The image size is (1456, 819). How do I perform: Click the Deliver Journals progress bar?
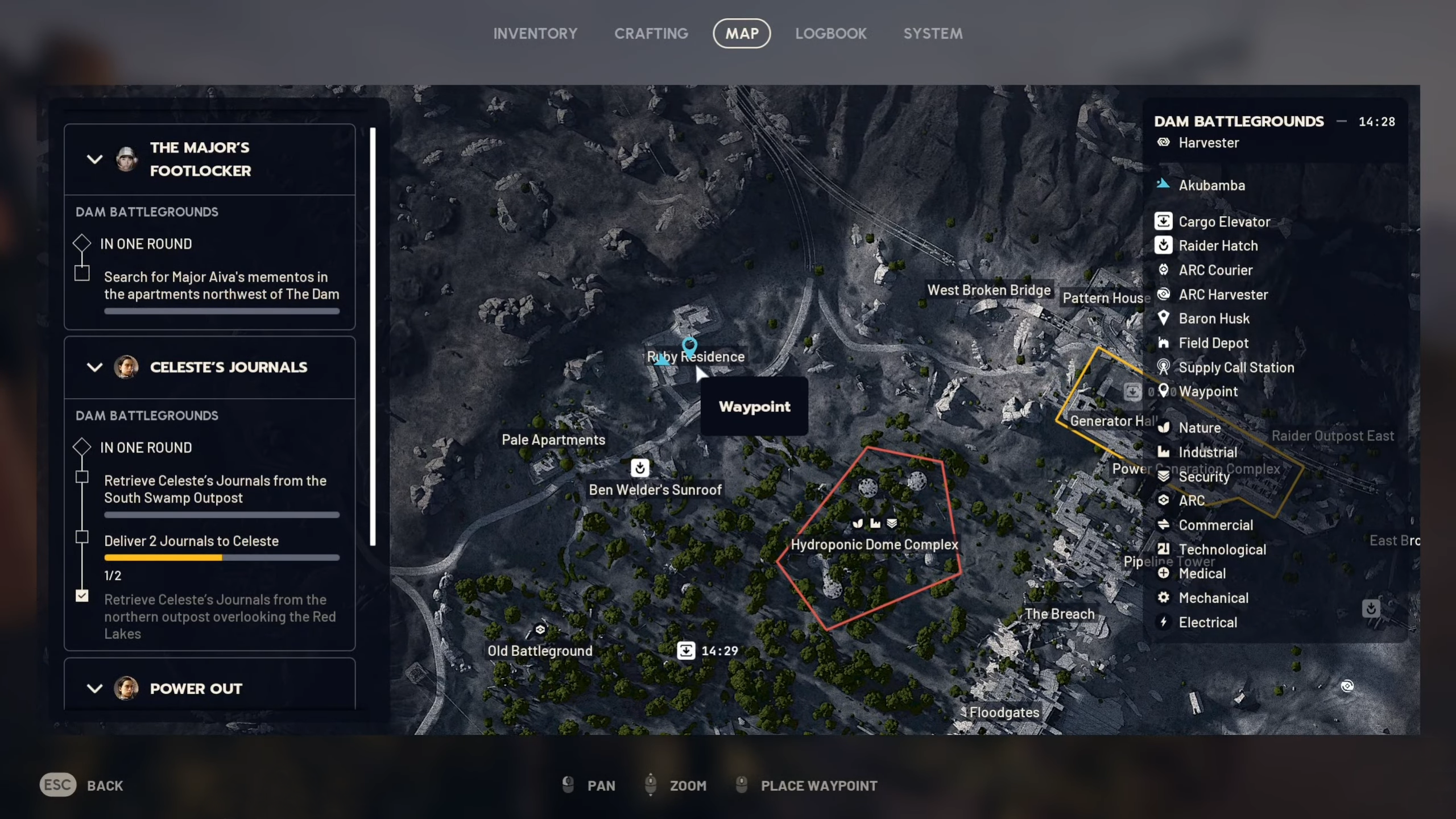[221, 558]
